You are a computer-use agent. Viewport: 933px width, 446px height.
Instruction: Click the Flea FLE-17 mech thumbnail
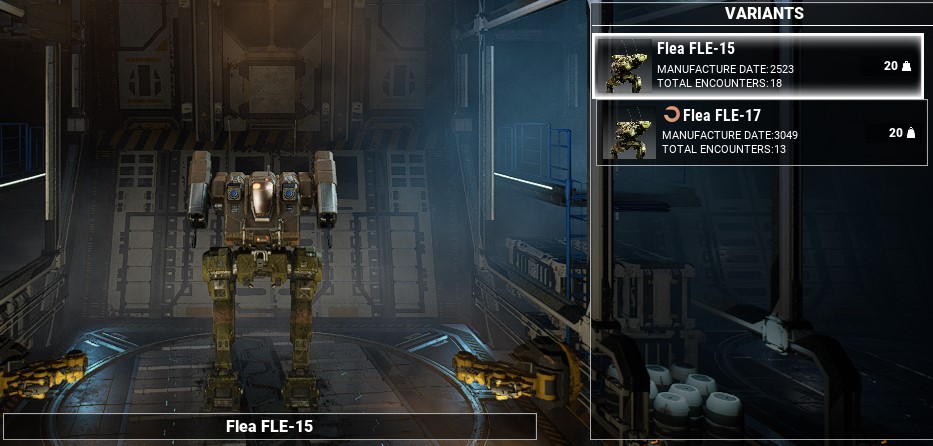click(629, 132)
